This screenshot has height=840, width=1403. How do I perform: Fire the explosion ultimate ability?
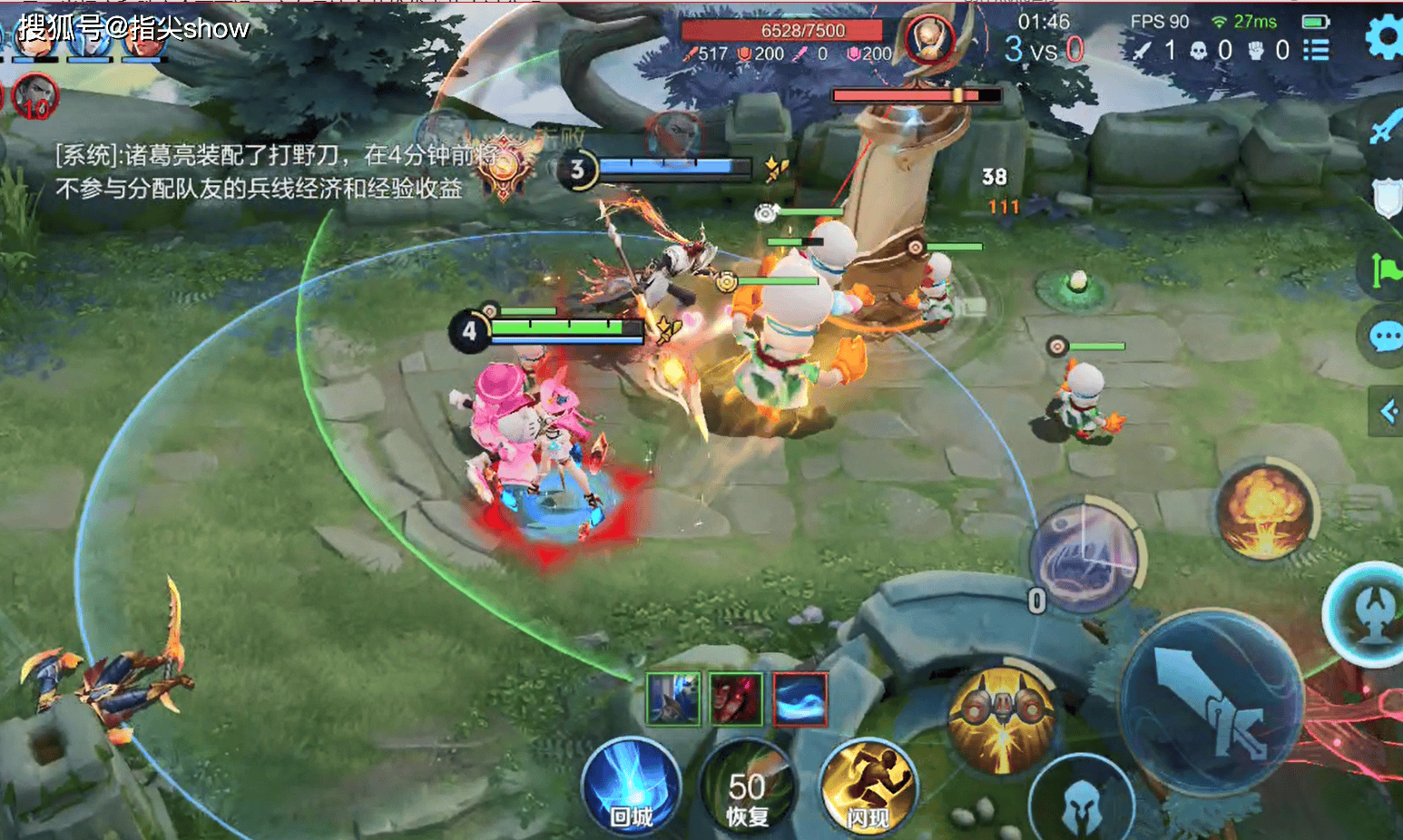pos(1265,510)
